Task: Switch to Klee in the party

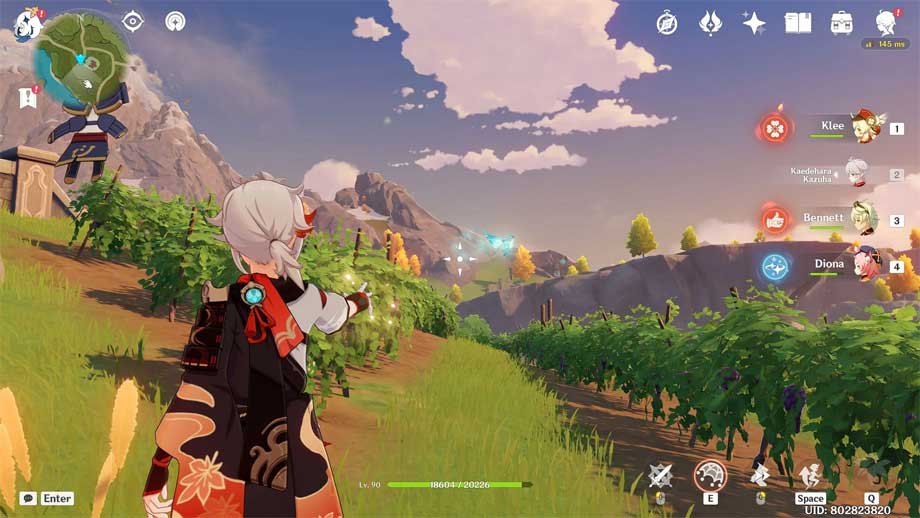Action: click(x=862, y=127)
